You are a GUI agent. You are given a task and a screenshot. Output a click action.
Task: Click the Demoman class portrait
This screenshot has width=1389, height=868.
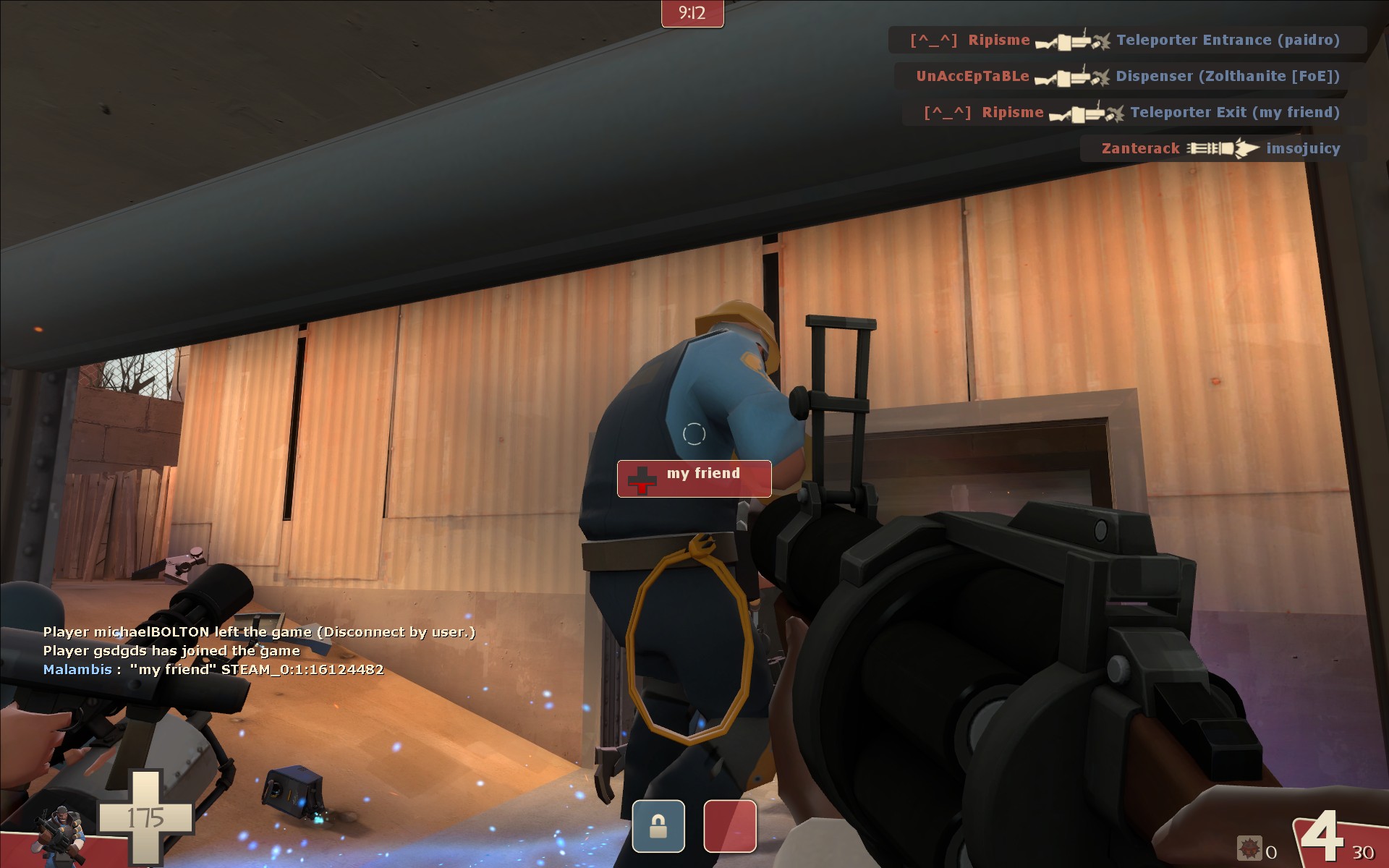coord(61,835)
